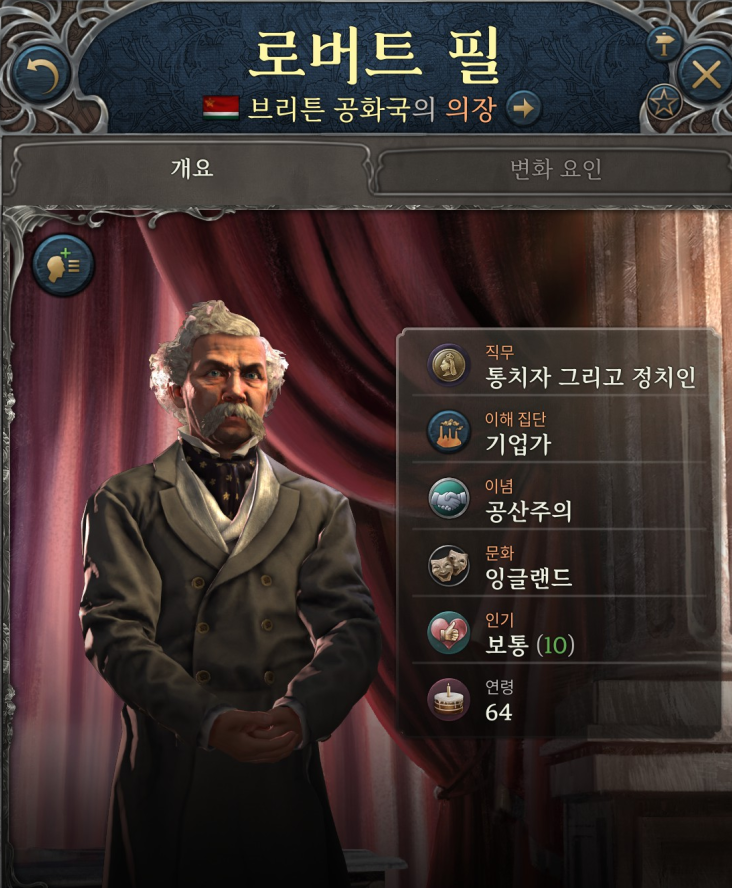Pin the panel with the signpost icon

[662, 42]
